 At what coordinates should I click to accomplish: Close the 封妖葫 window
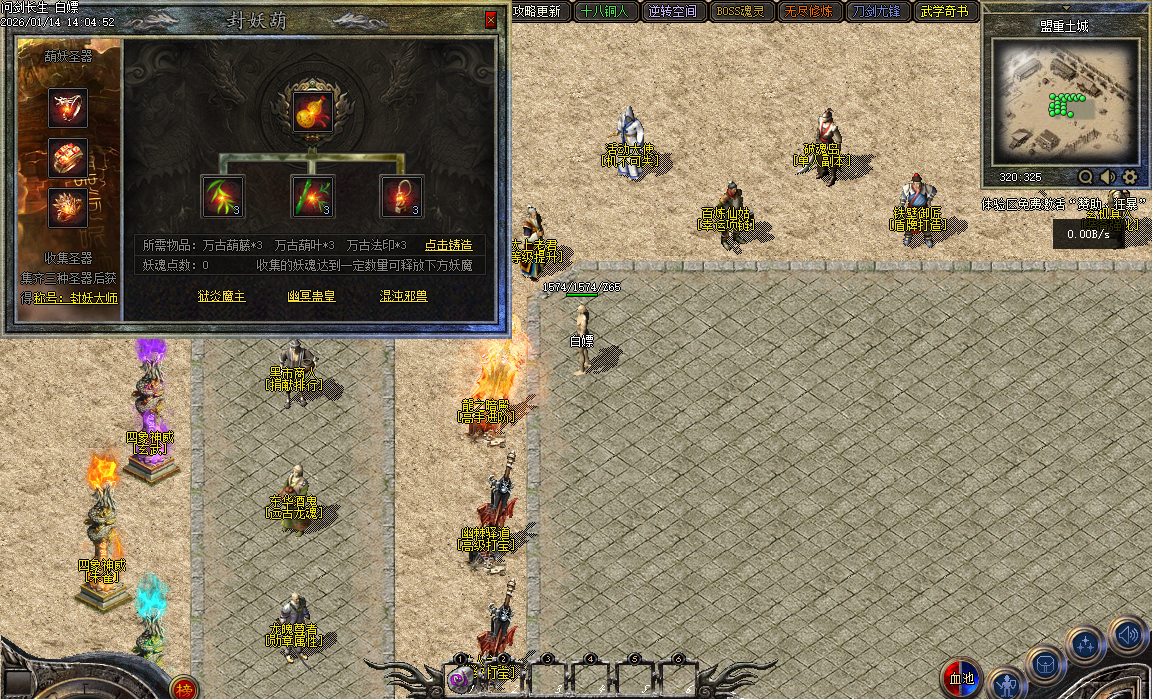coord(490,20)
